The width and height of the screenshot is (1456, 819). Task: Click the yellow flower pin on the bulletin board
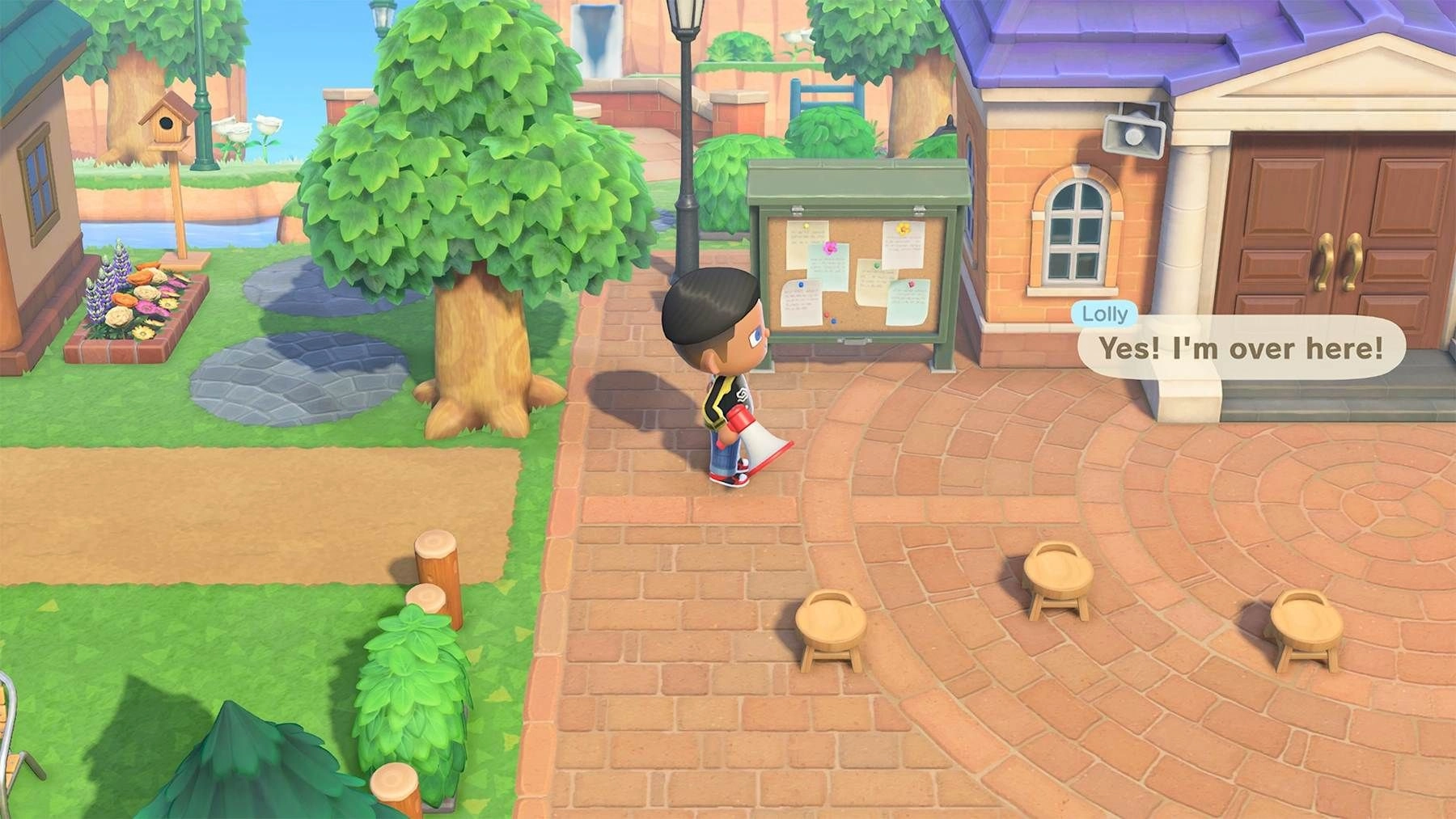click(x=903, y=229)
